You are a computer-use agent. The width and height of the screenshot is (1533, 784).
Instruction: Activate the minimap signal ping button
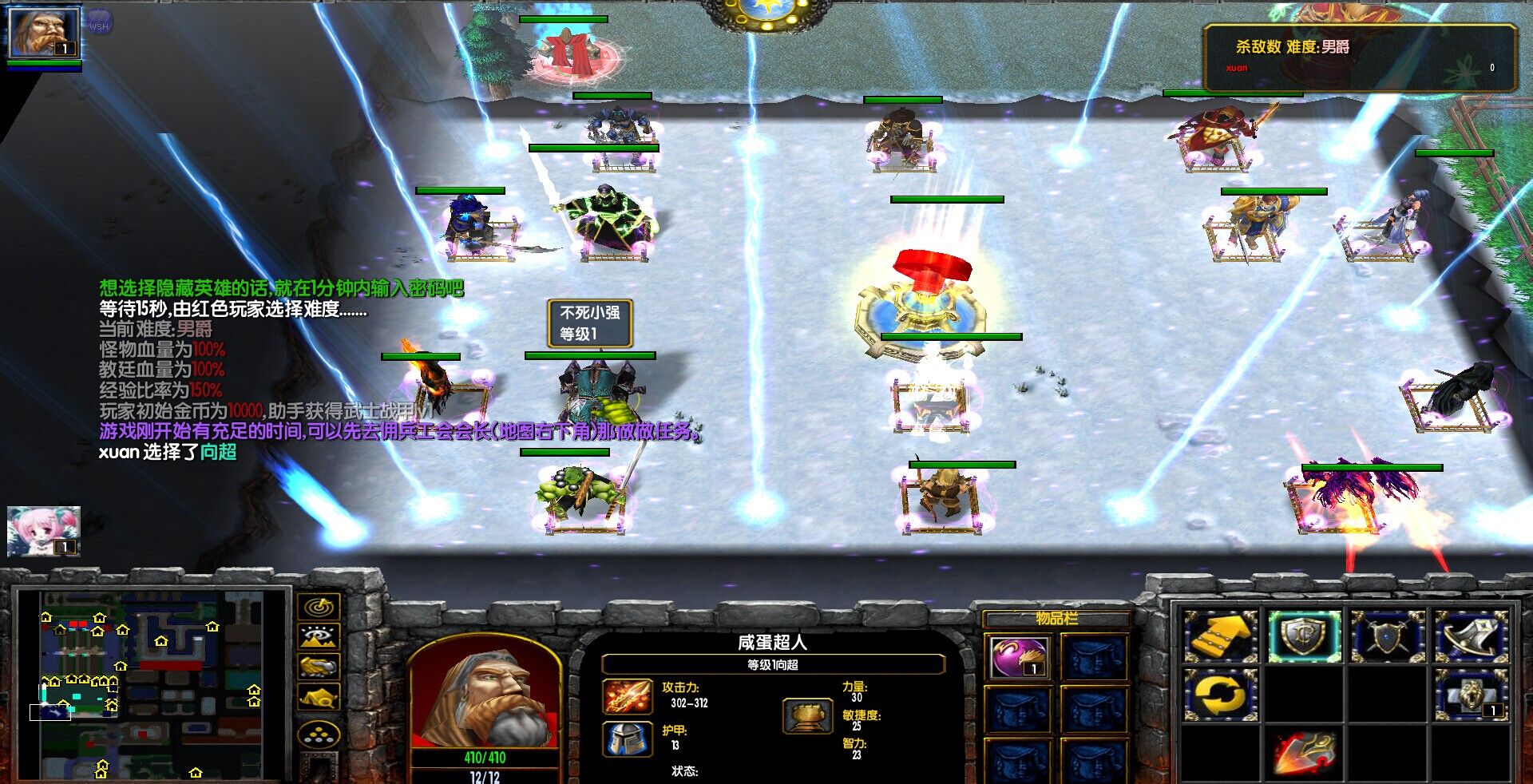click(319, 607)
